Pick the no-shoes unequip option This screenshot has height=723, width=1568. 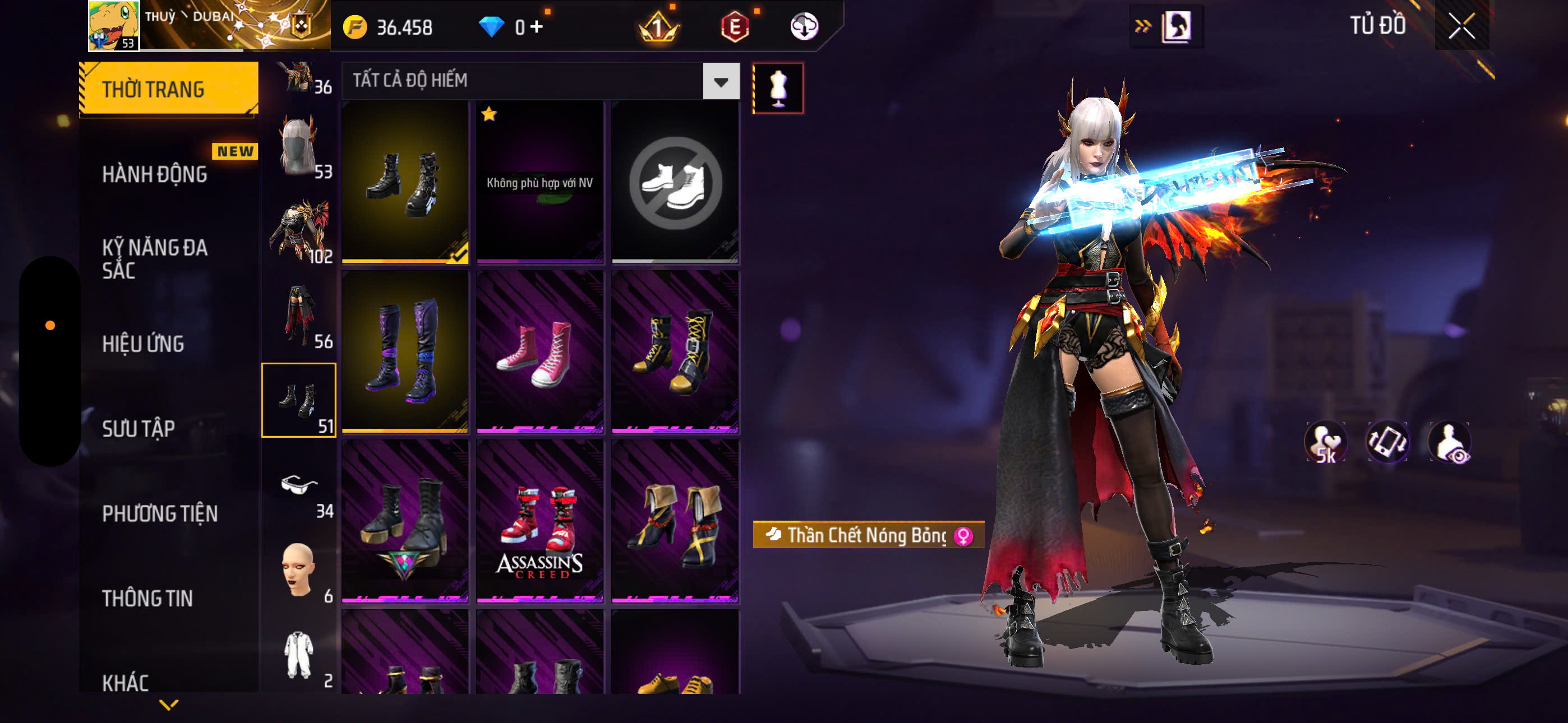pos(675,183)
